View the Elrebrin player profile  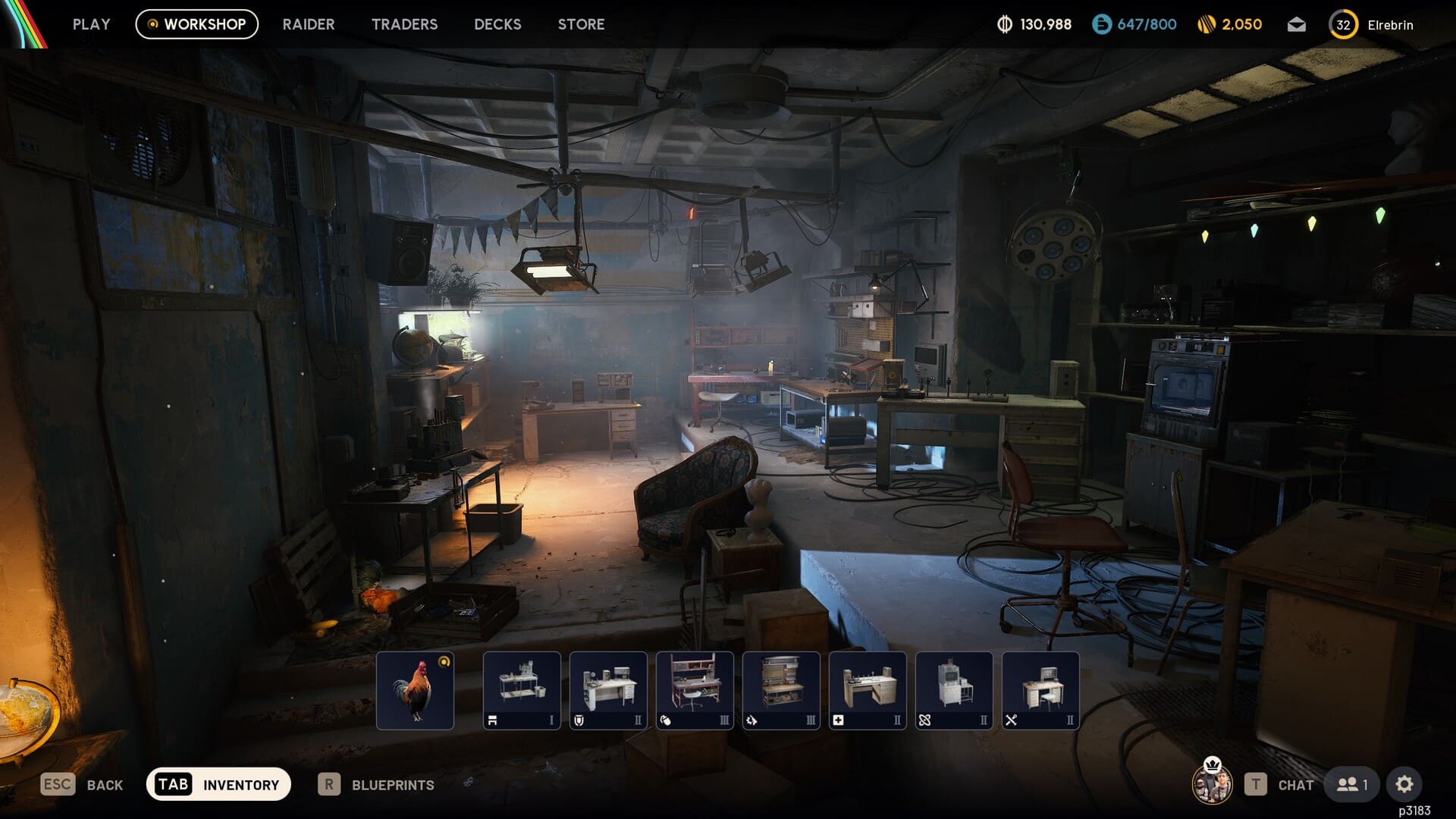point(1371,25)
